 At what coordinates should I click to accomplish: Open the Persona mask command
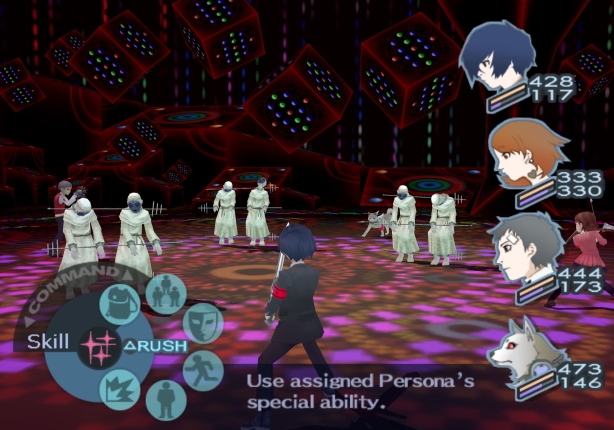(x=202, y=322)
